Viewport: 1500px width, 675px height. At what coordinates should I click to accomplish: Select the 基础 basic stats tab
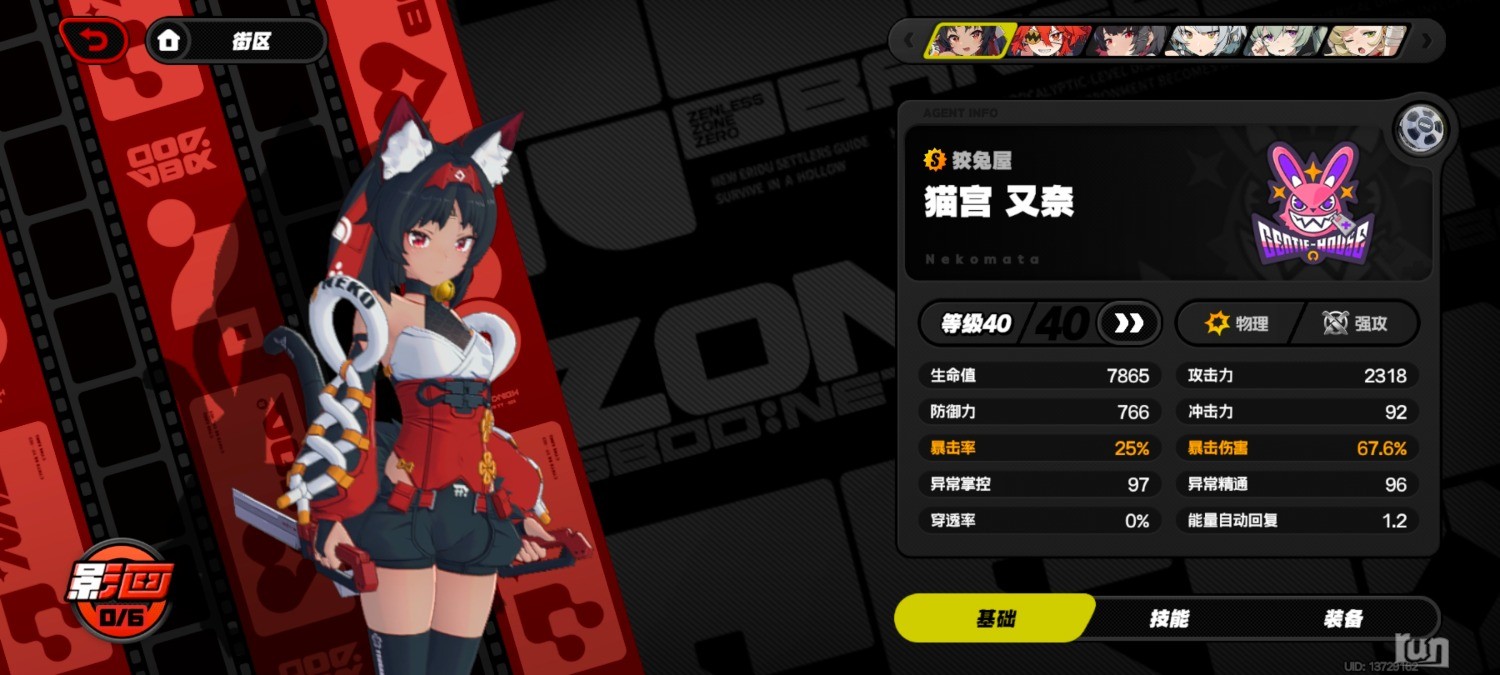pos(995,619)
